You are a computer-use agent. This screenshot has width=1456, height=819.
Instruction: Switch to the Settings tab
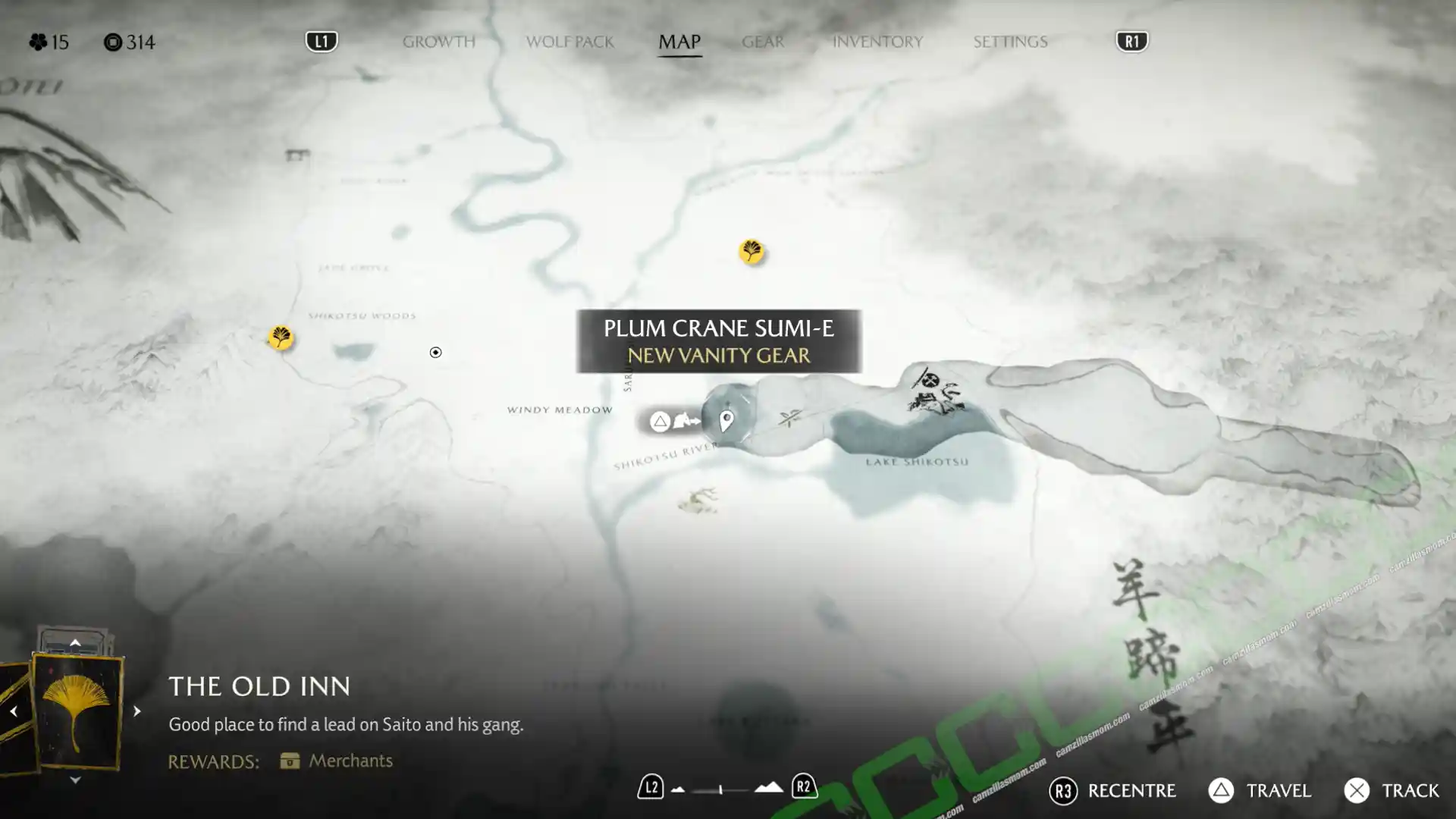tap(1010, 42)
